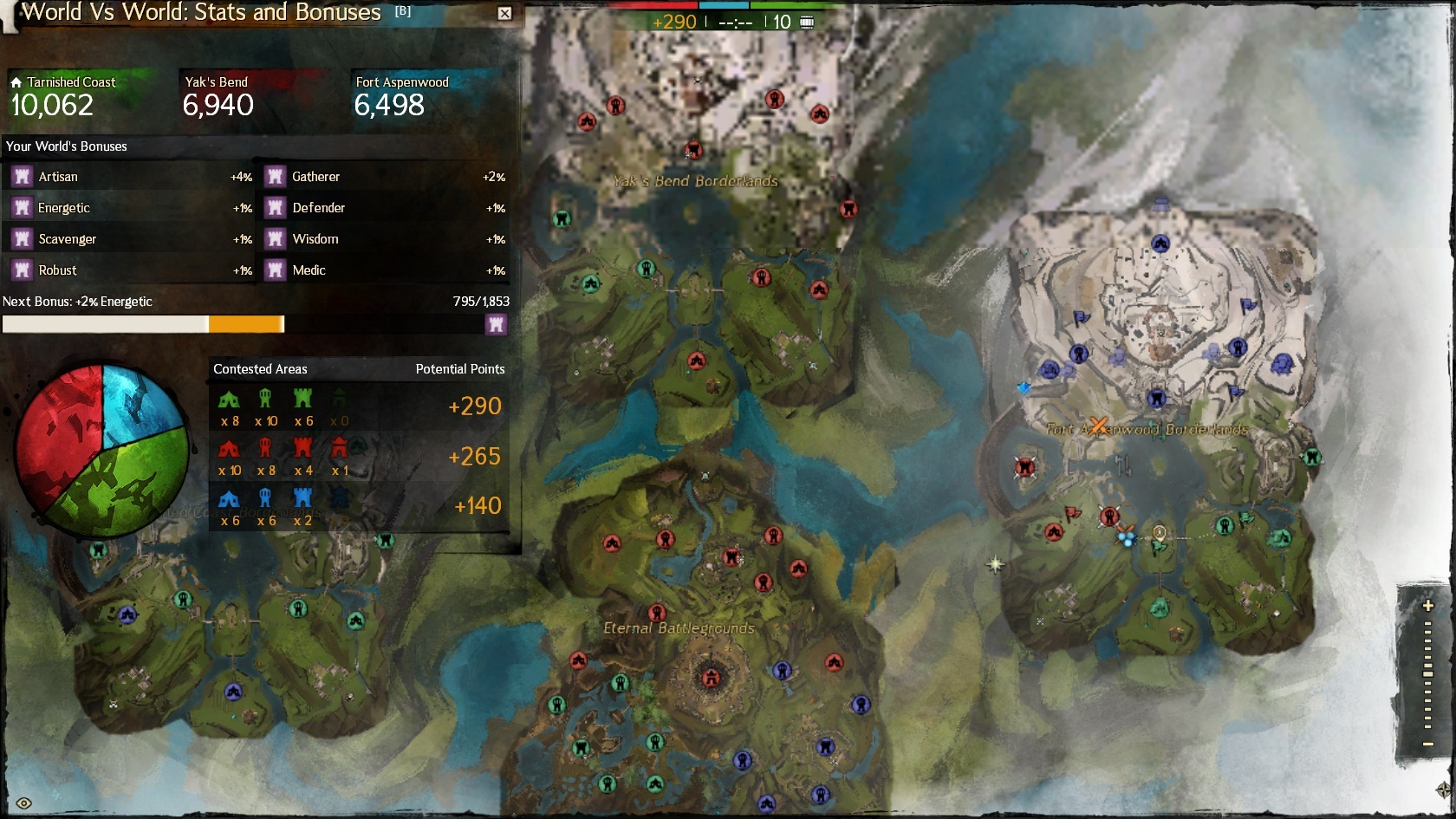Select the Artisan bonus row

[x=130, y=177]
